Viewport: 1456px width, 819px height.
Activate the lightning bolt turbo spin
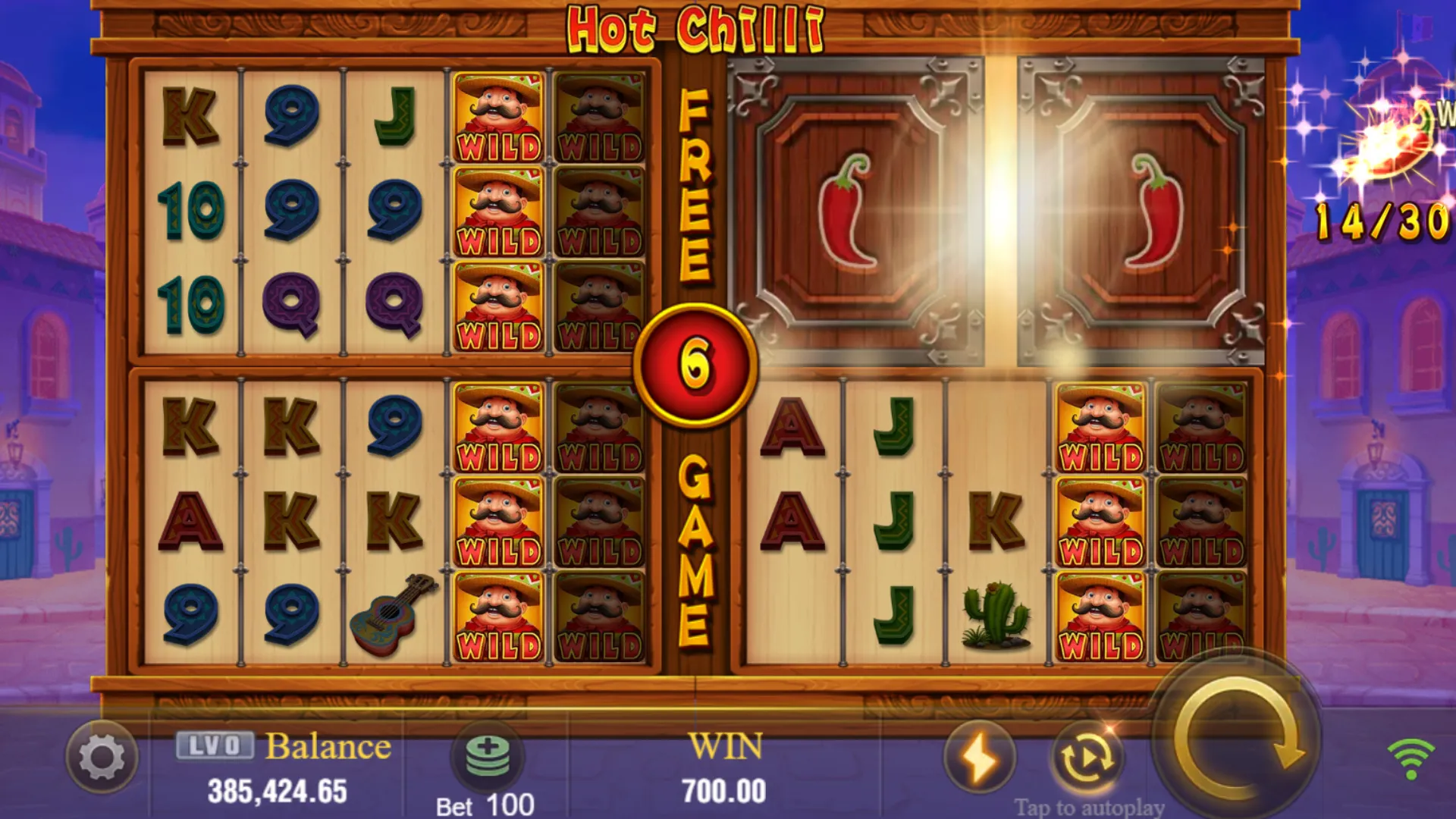pos(979,757)
